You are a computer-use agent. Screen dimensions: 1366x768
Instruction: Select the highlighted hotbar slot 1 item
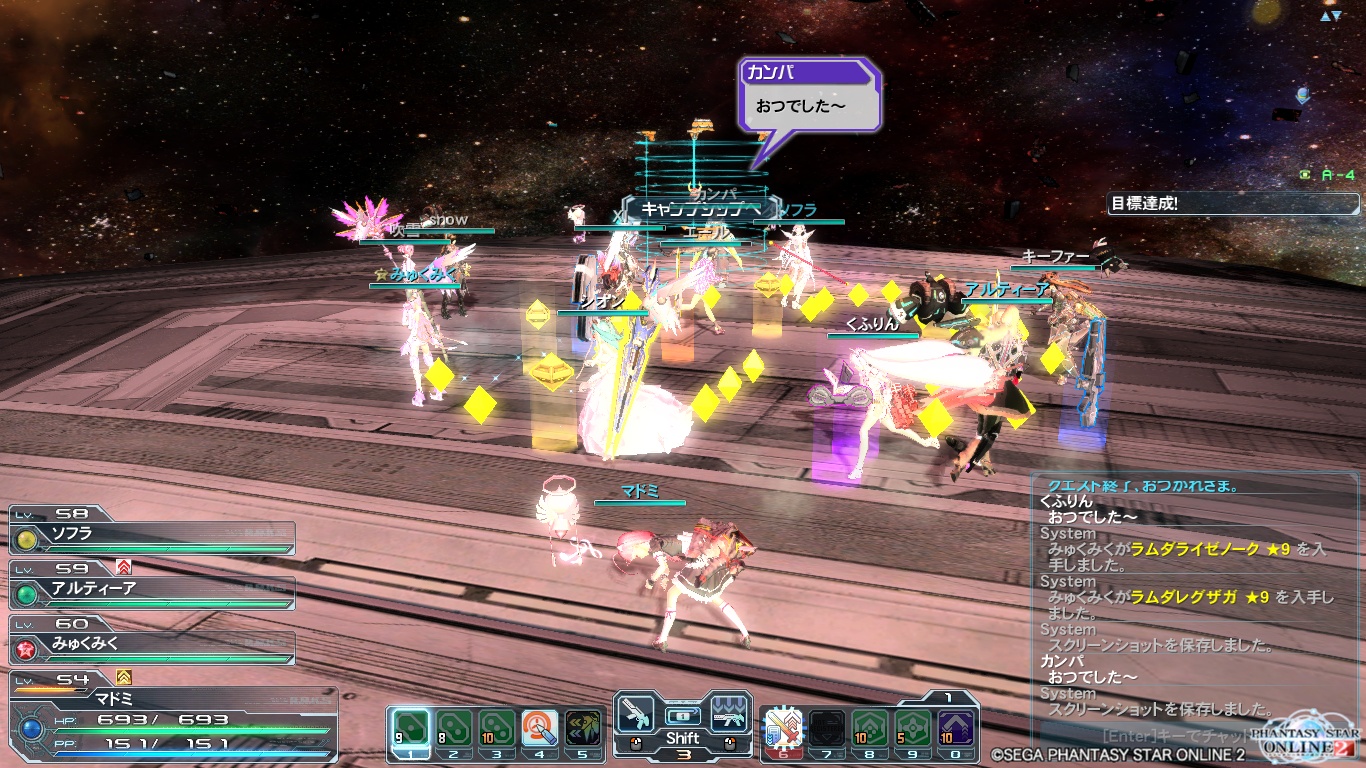pos(410,728)
